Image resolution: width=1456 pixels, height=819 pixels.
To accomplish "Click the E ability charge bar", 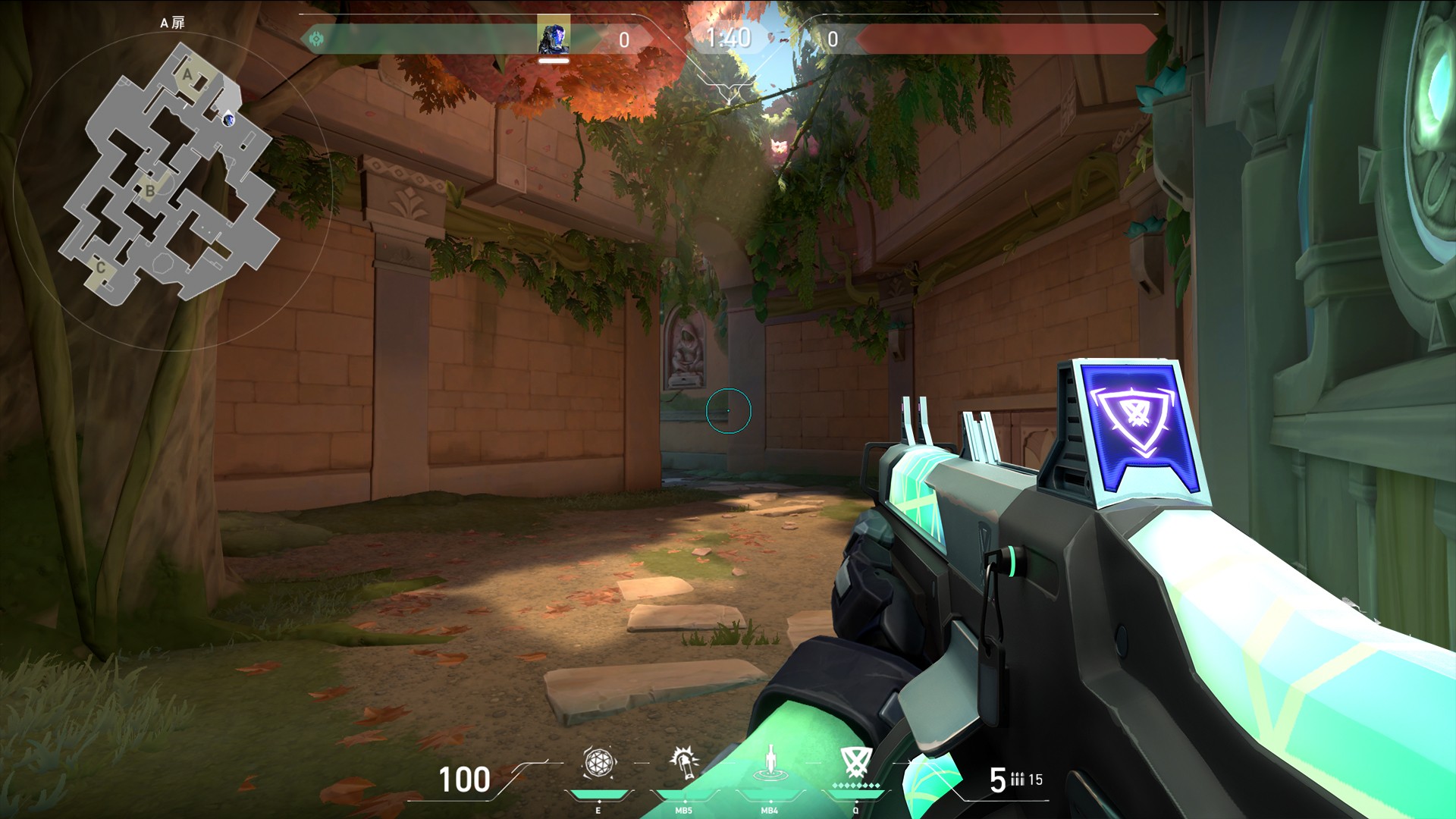I will (x=599, y=795).
